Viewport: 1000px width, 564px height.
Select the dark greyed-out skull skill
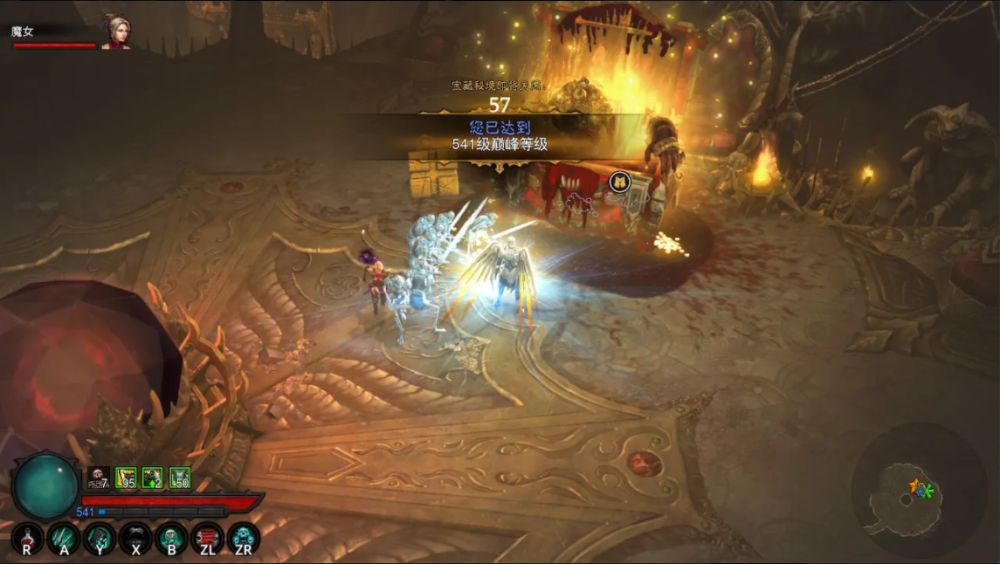pos(135,539)
